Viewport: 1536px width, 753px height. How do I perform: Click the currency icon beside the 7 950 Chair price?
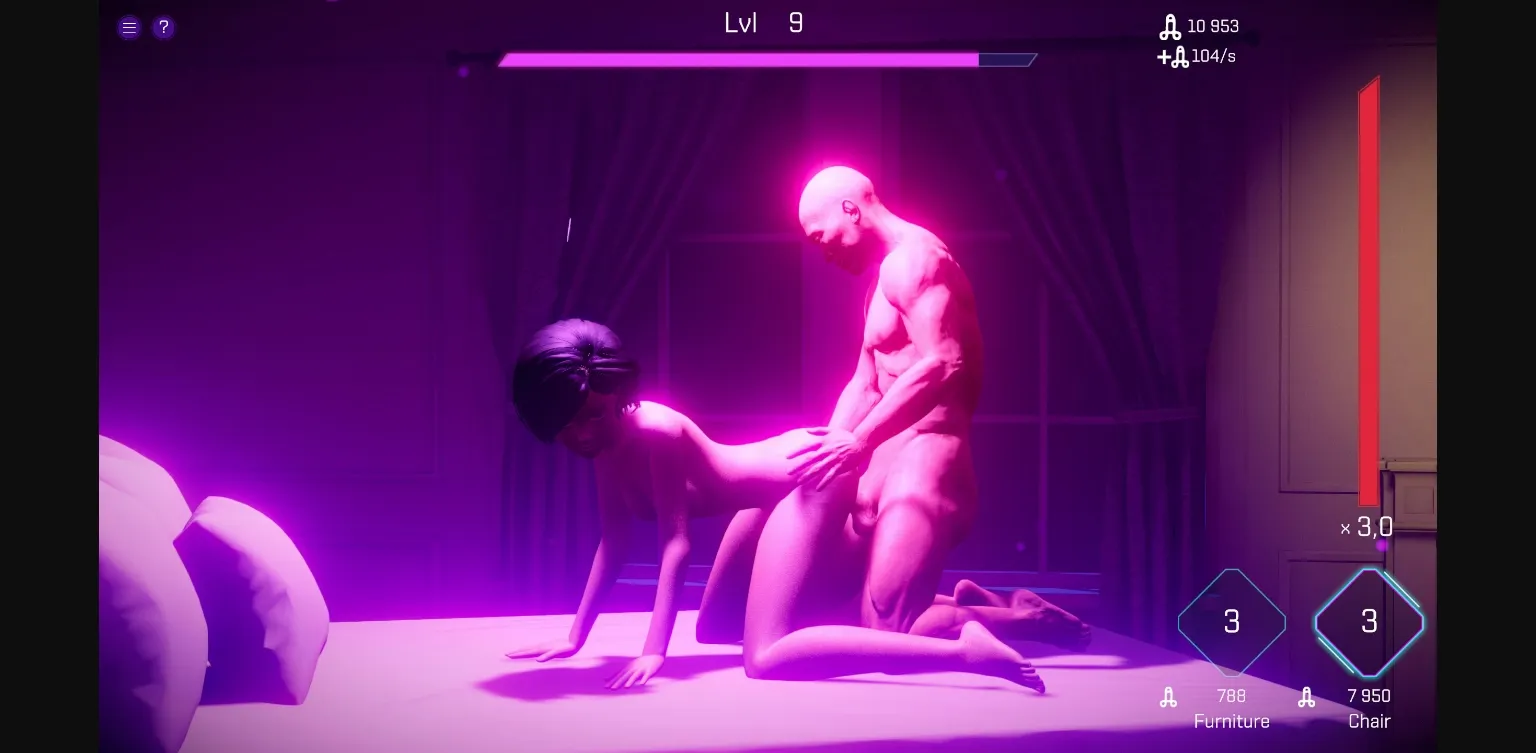1306,696
